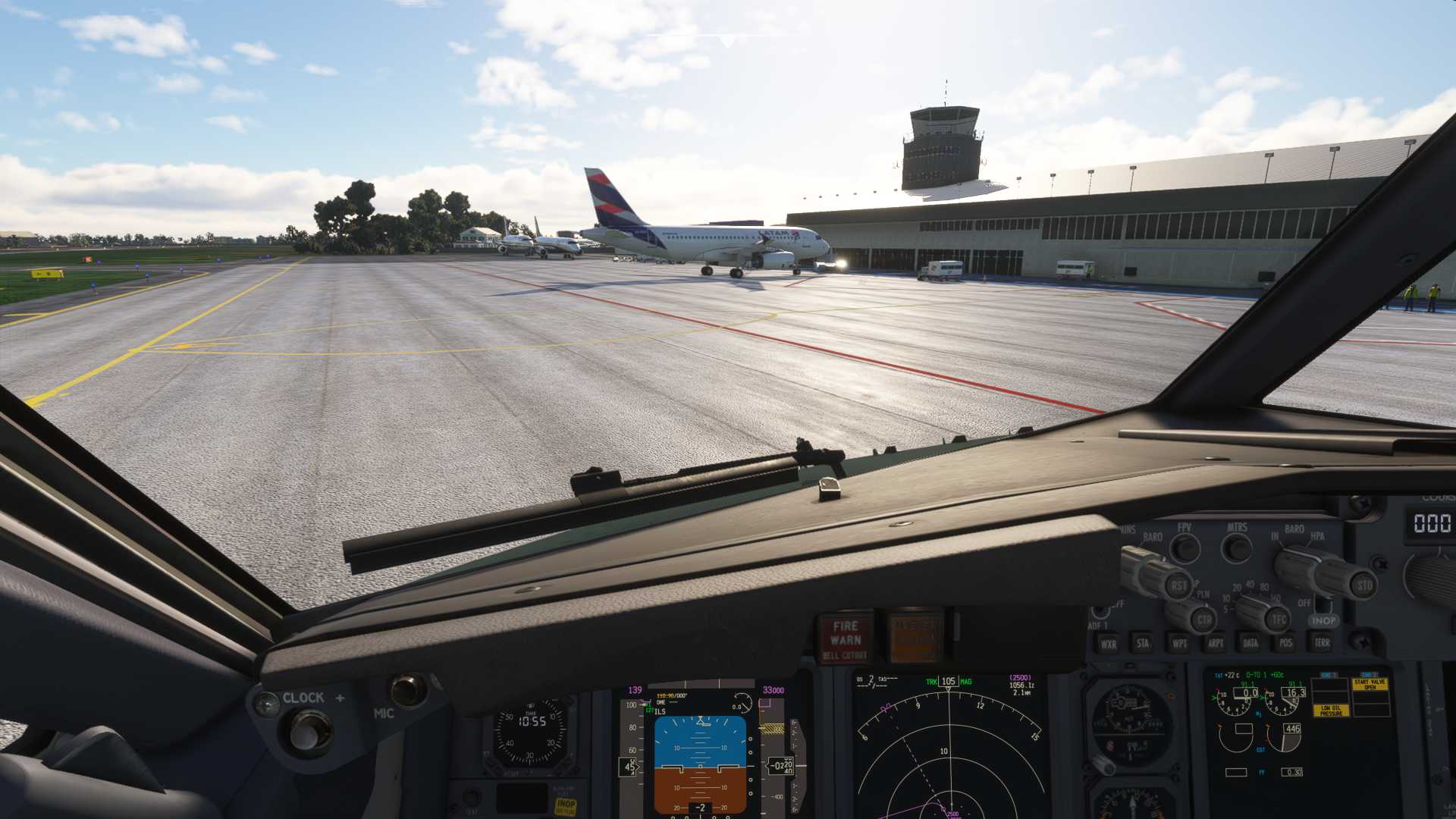Set standard pressure with STD knob button
The height and width of the screenshot is (819, 1456).
coord(1364,585)
